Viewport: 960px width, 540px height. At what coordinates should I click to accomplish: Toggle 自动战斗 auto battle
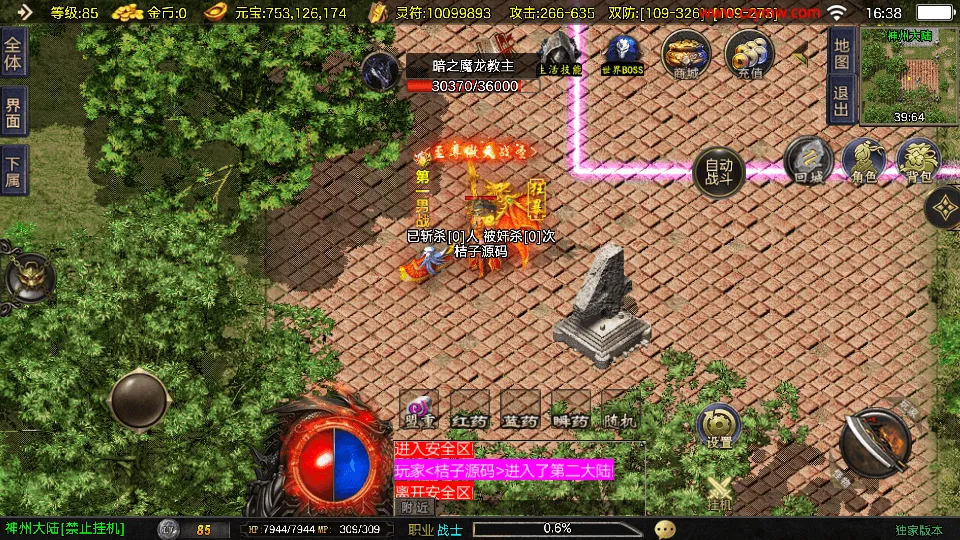(718, 173)
